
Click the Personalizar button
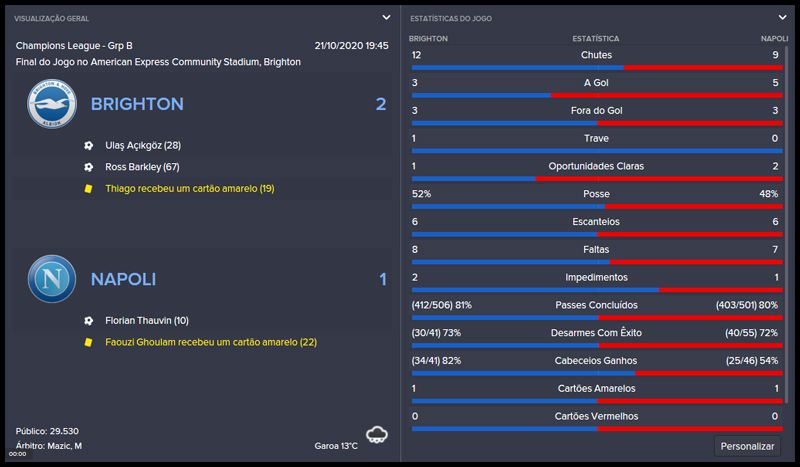tap(747, 446)
